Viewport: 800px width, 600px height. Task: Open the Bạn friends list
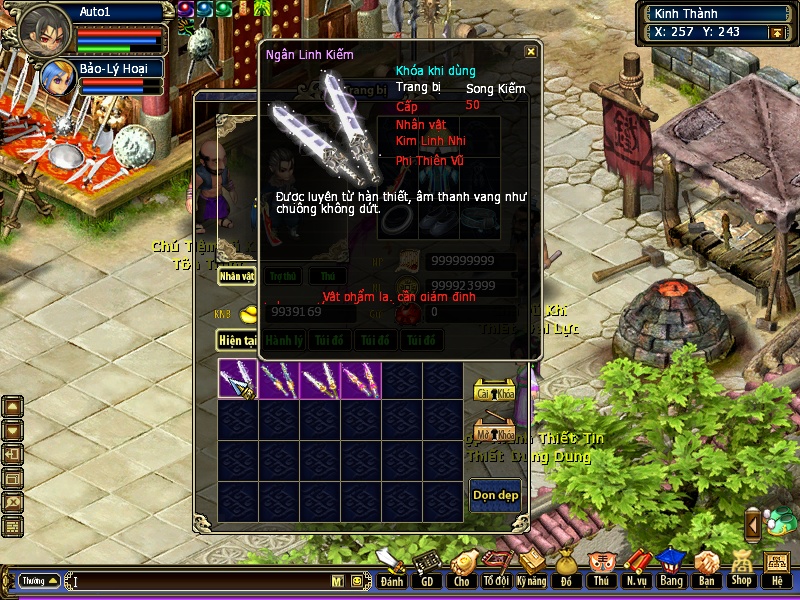coord(706,567)
